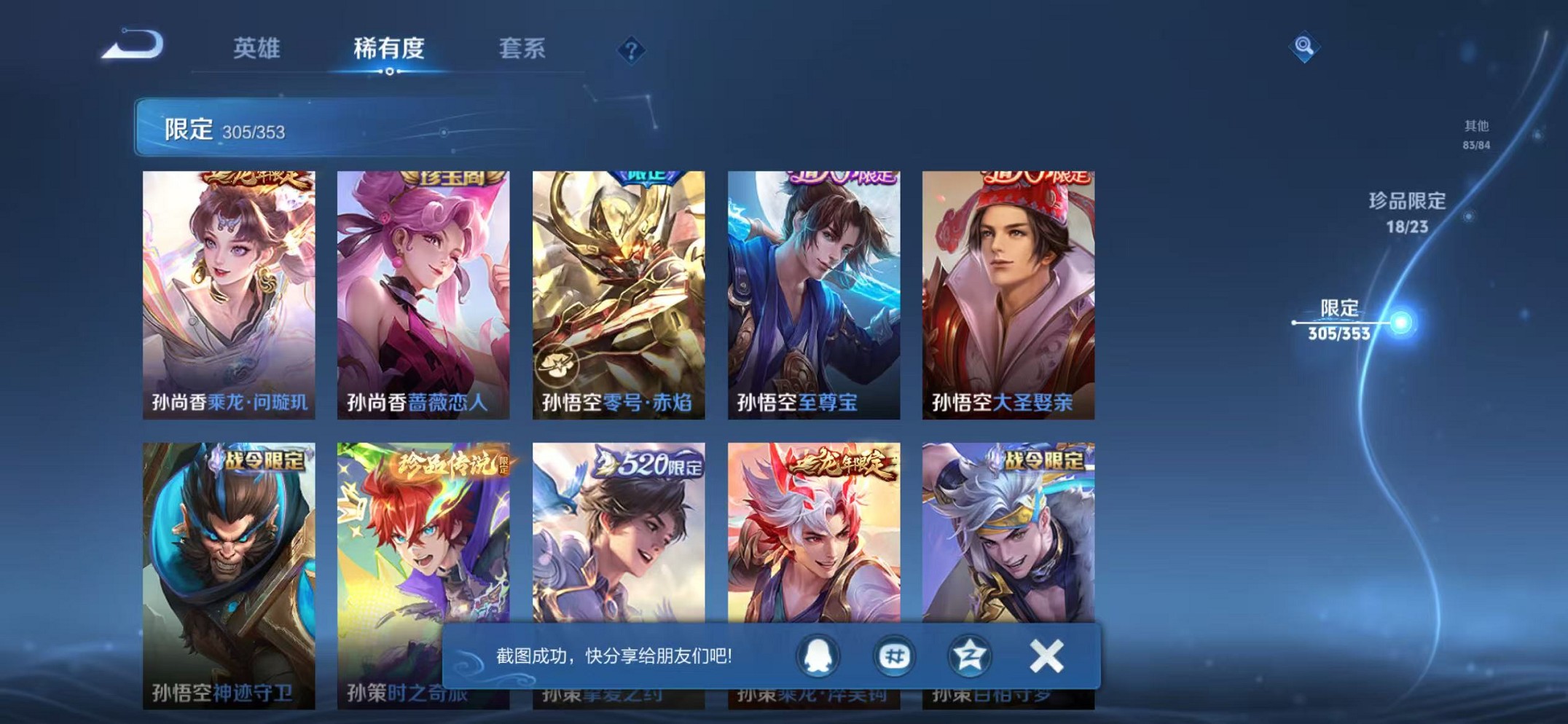Switch to the 套系 tab
The image size is (1568, 724).
point(522,50)
